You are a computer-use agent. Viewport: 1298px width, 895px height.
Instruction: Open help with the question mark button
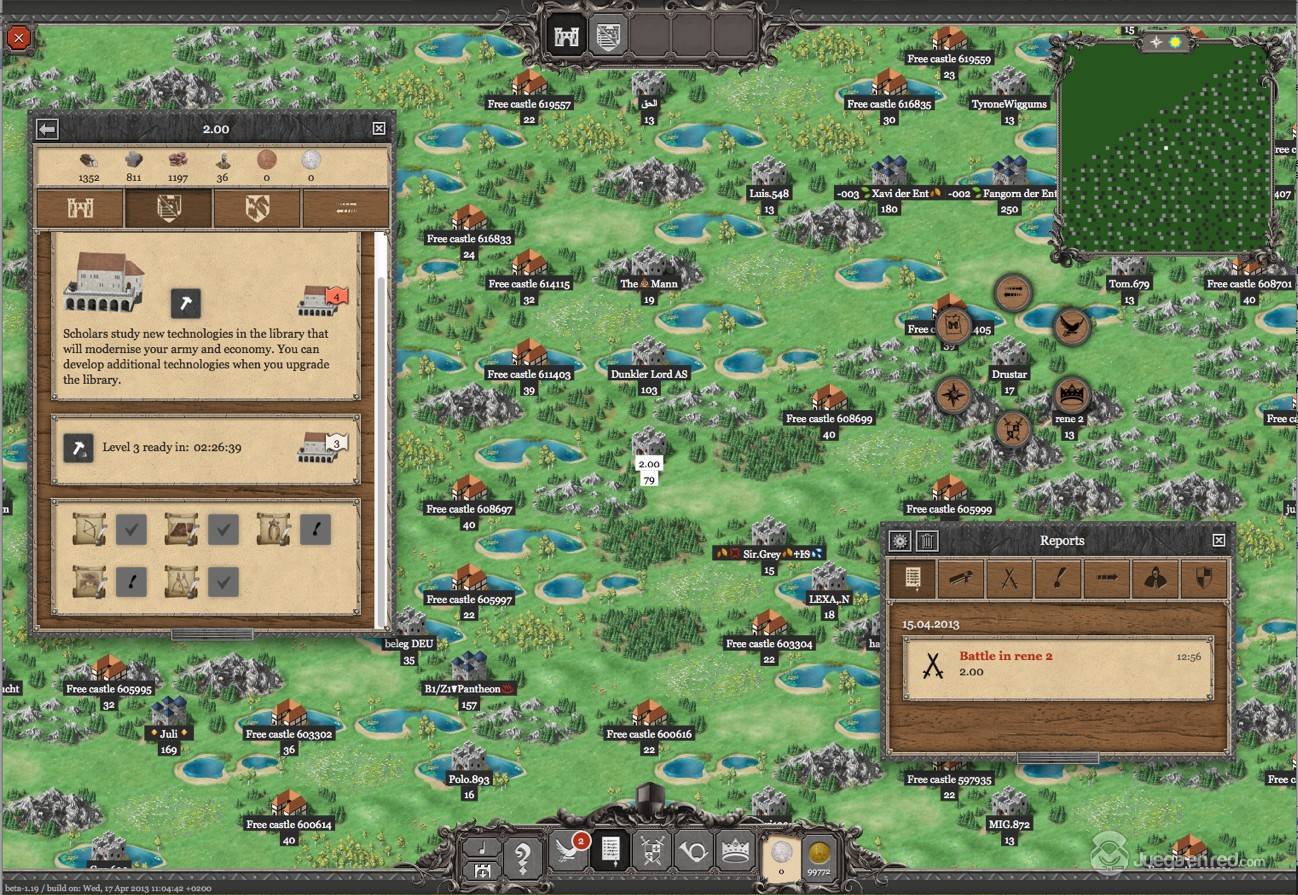click(x=523, y=858)
